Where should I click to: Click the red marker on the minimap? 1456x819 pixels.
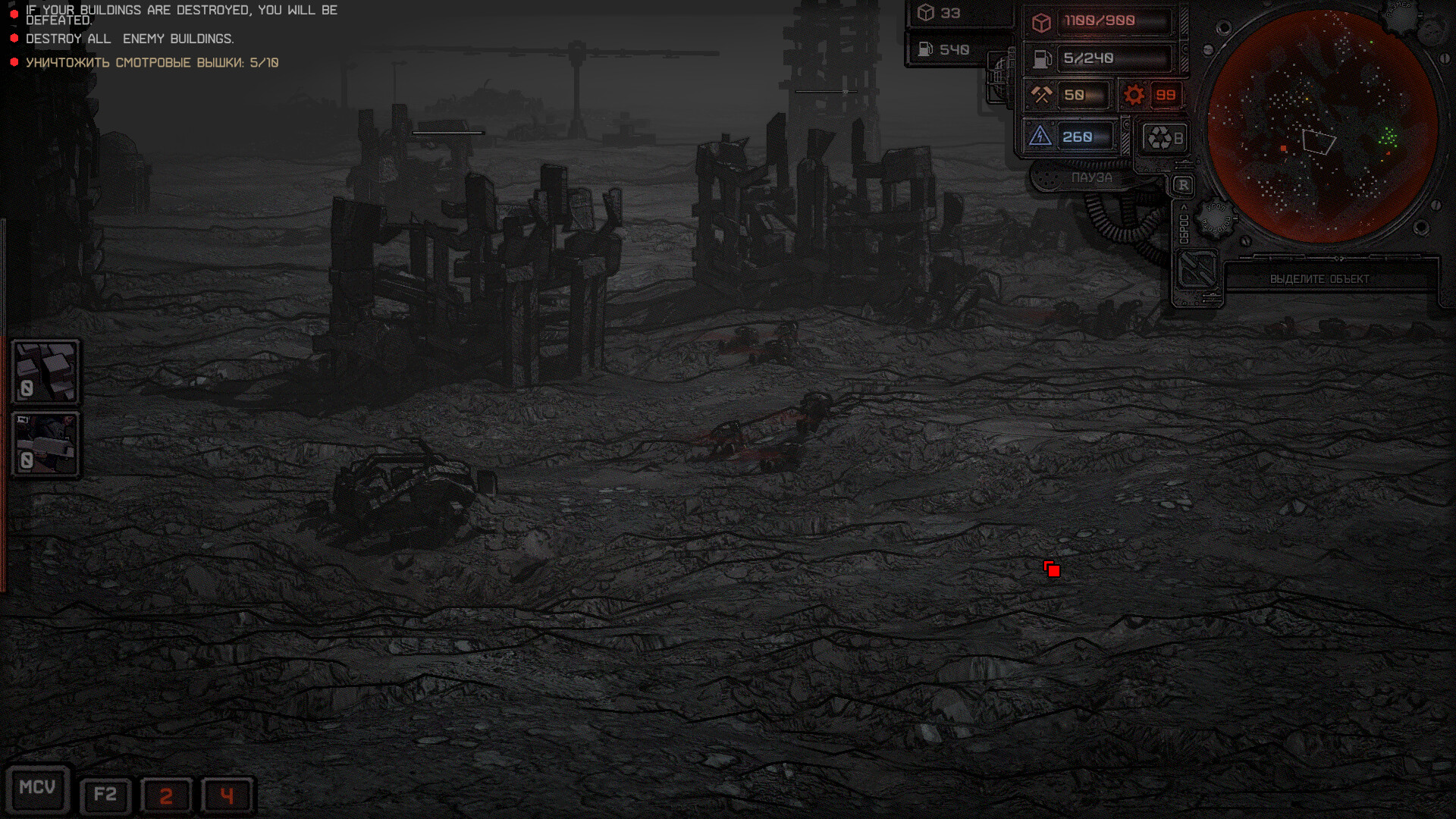tap(1283, 149)
